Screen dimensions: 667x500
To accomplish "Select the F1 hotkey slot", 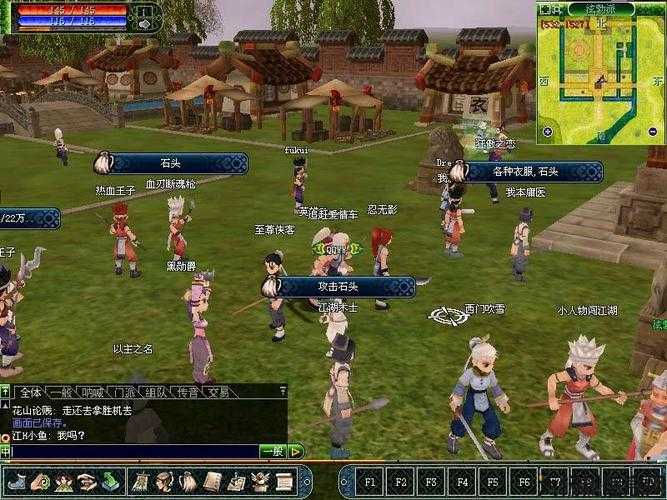I will 368,481.
